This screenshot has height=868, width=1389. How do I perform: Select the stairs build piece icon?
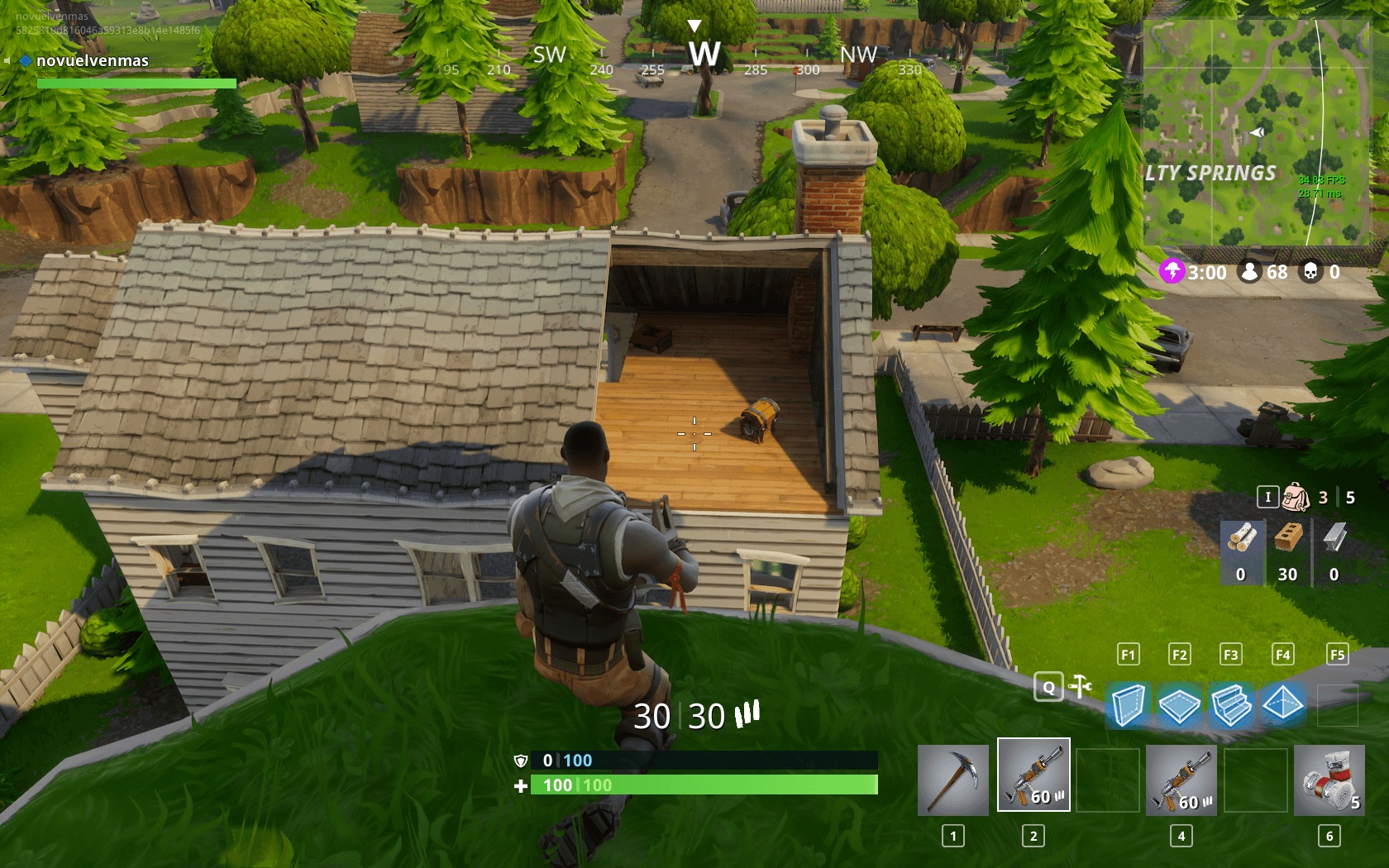coord(1232,704)
